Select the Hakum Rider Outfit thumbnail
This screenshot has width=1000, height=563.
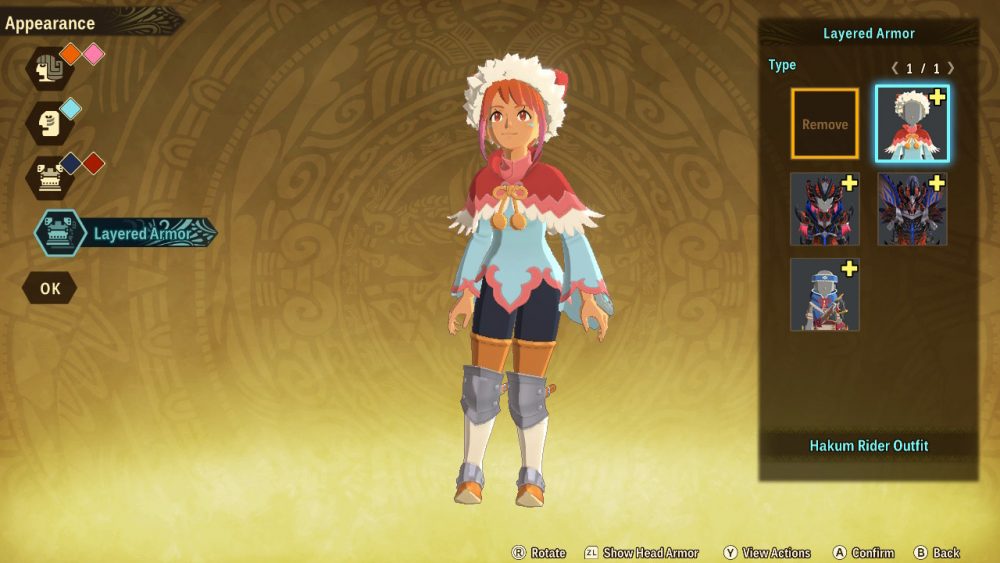pos(912,124)
